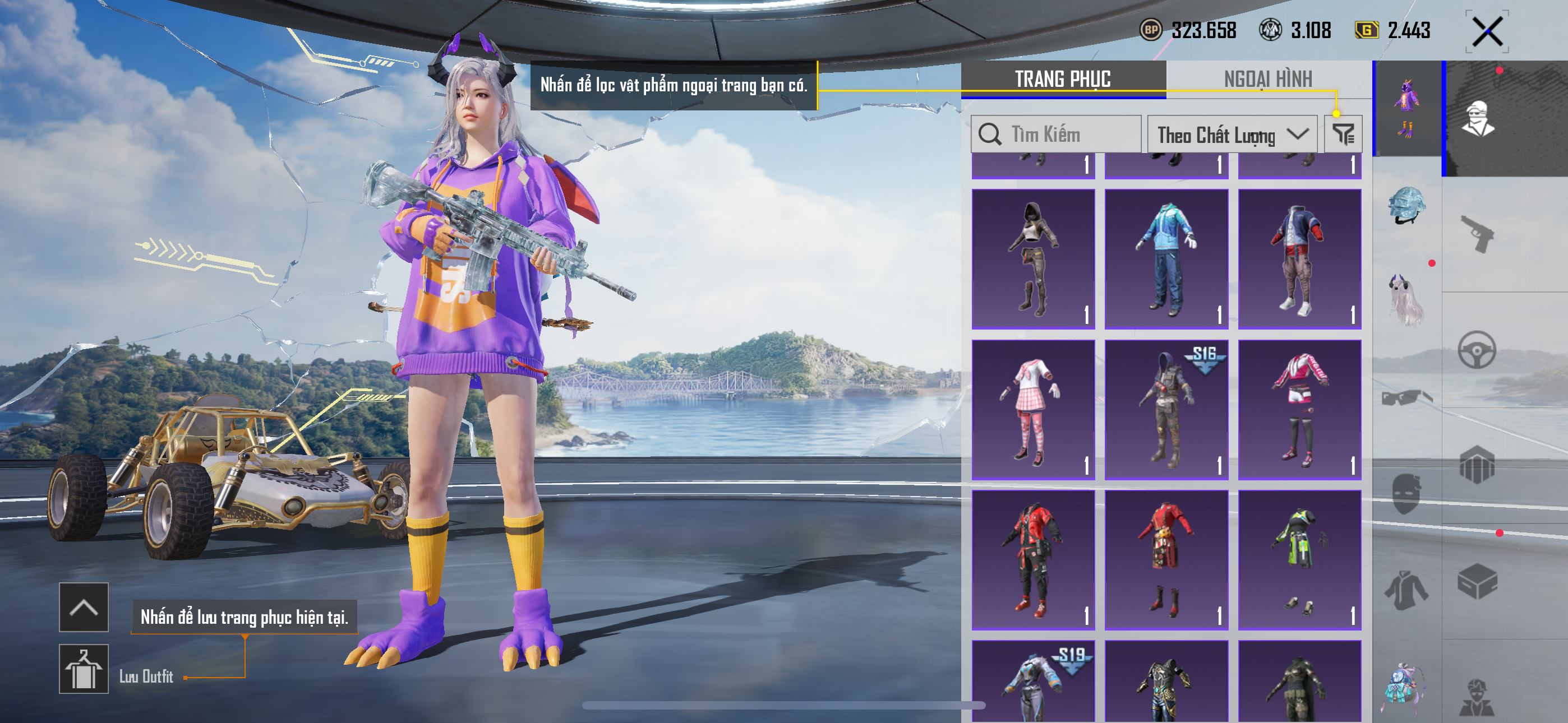This screenshot has width=1568, height=723.
Task: Open the pistol weapon skins category
Action: [x=1477, y=234]
